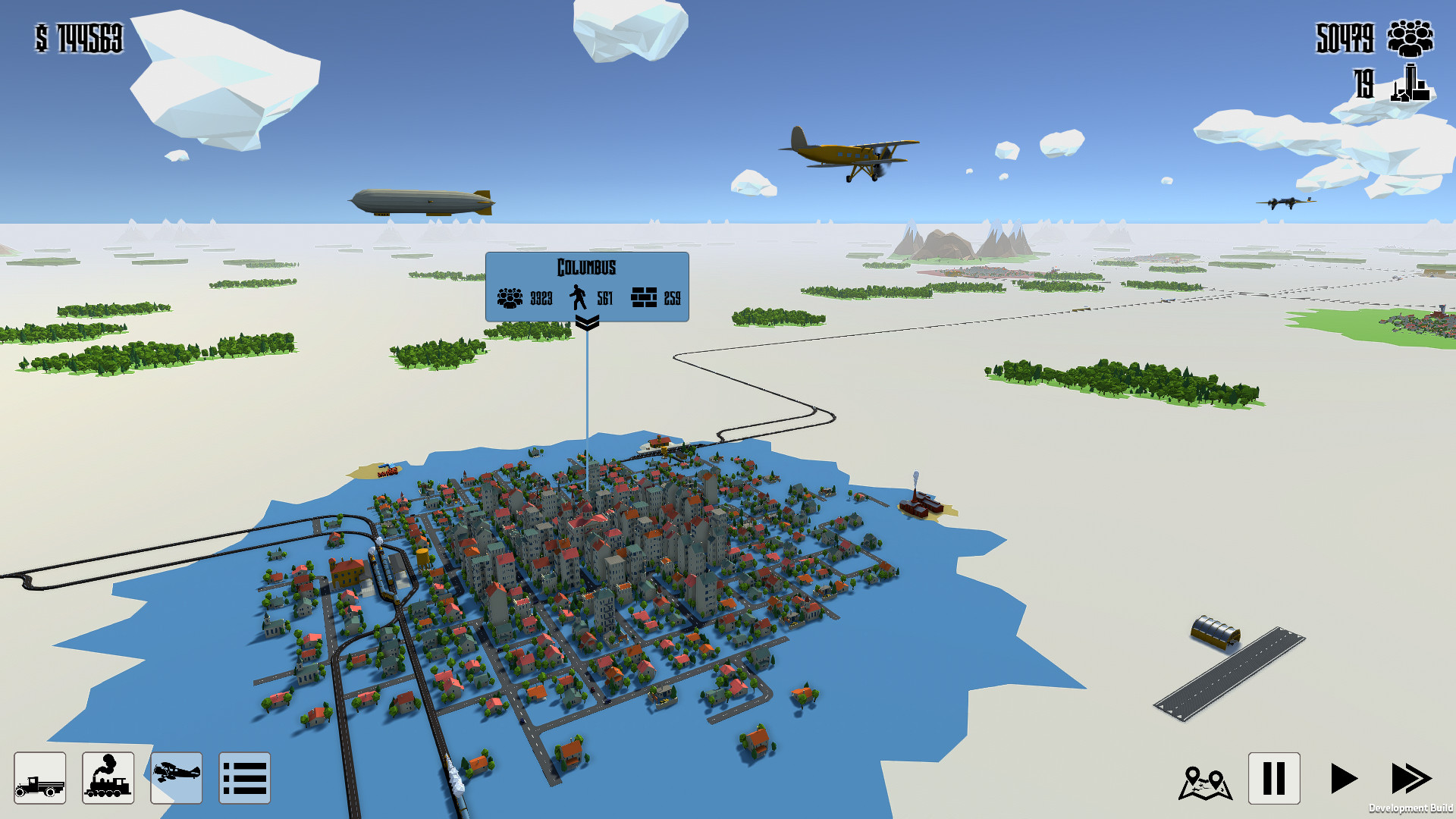Click the Development Build label
Viewport: 1456px width, 819px height.
tap(1412, 808)
